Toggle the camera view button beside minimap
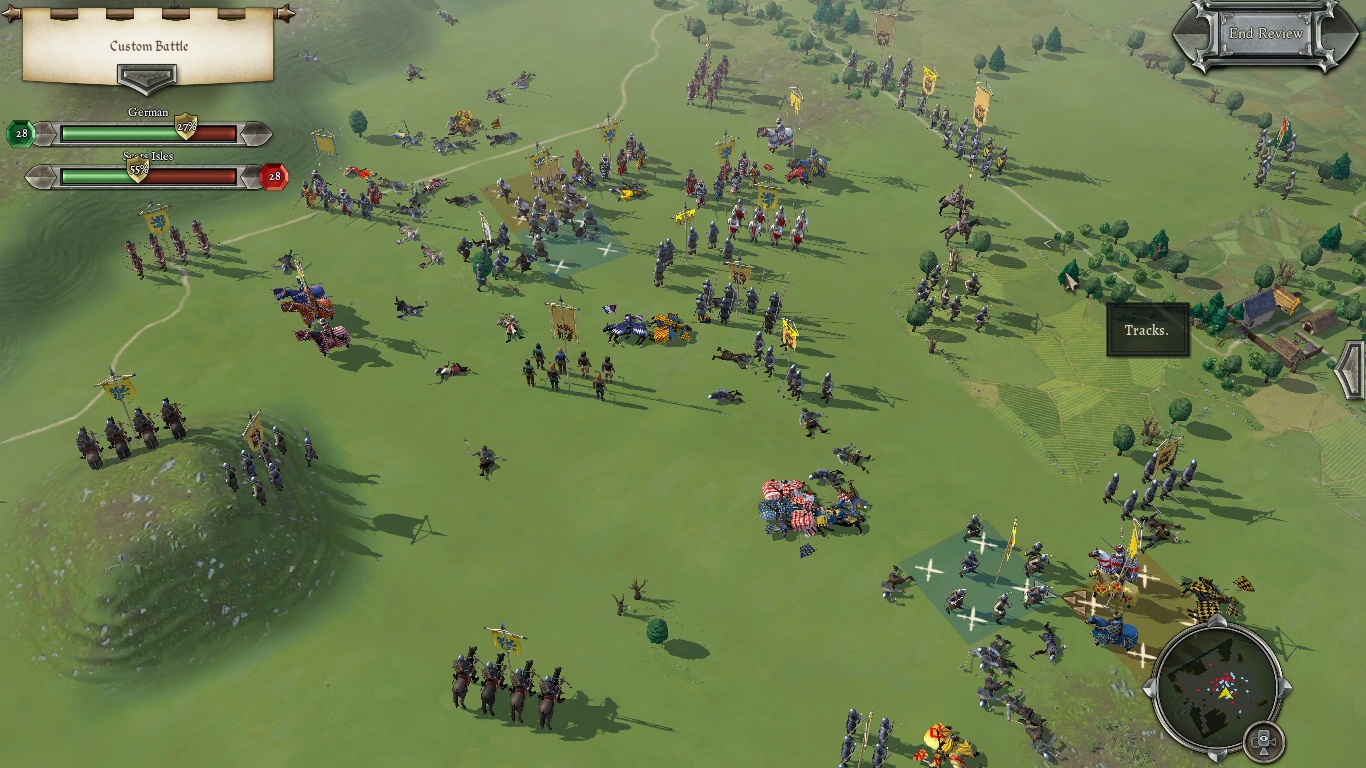Screen dimensions: 1366x768 click(1264, 742)
